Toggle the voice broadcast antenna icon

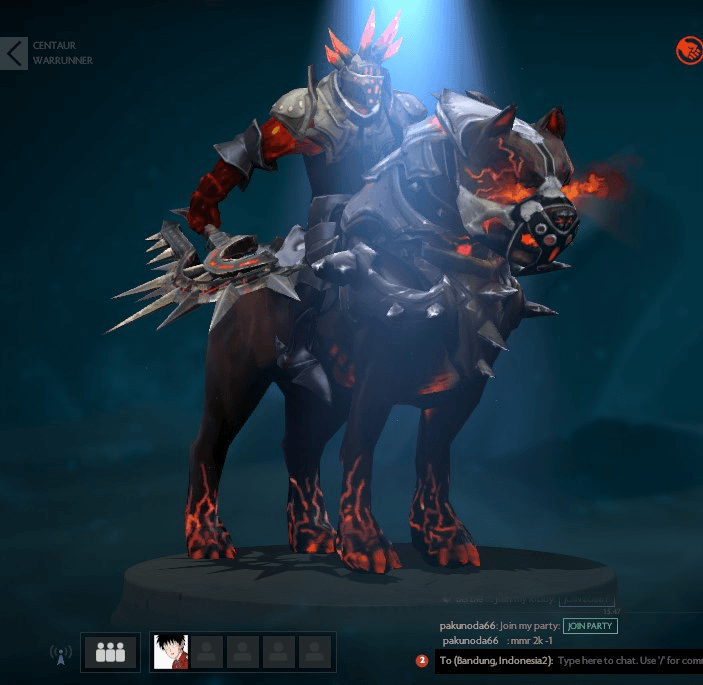pyautogui.click(x=61, y=655)
